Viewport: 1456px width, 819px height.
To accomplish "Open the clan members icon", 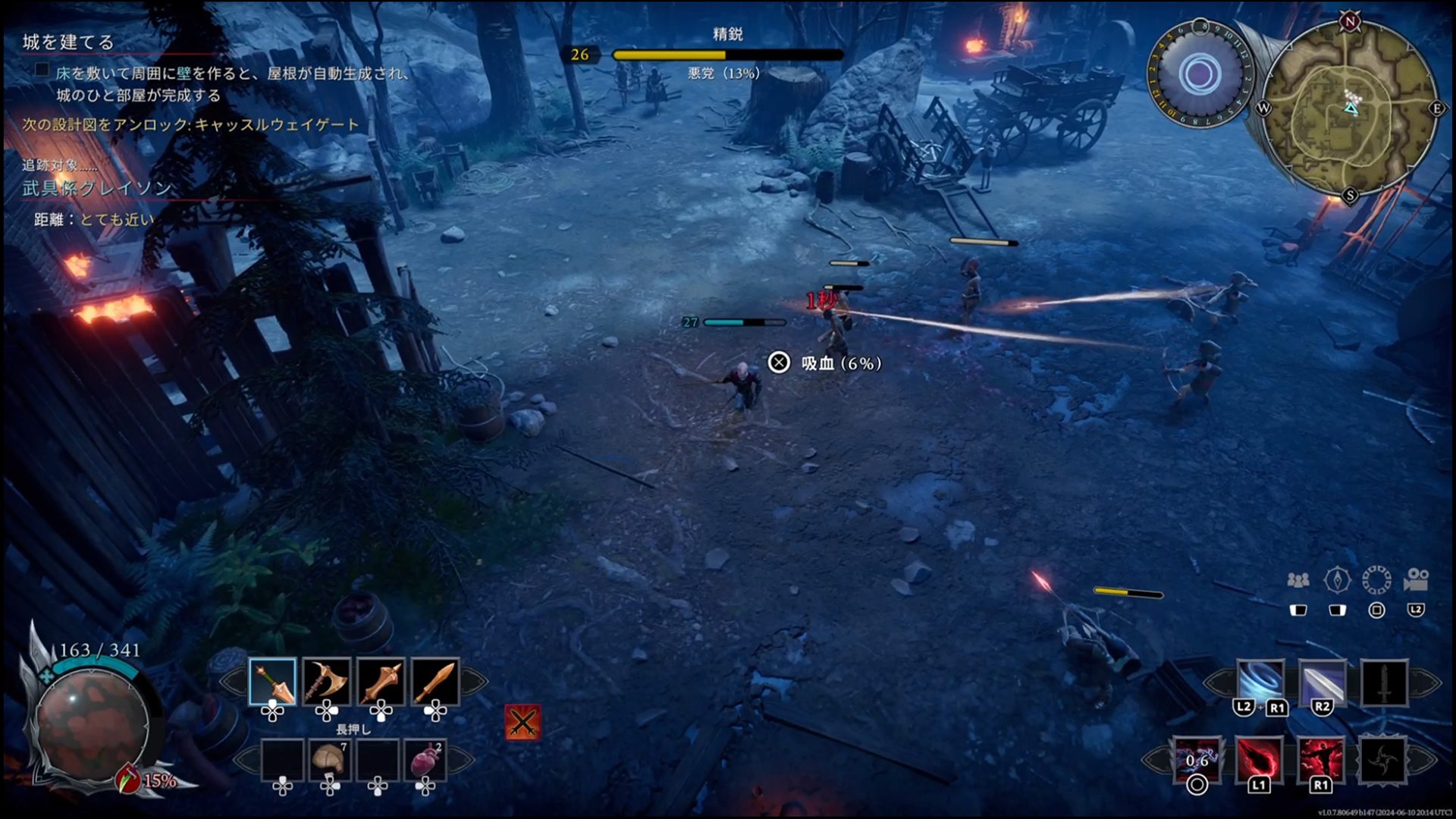I will 1298,581.
